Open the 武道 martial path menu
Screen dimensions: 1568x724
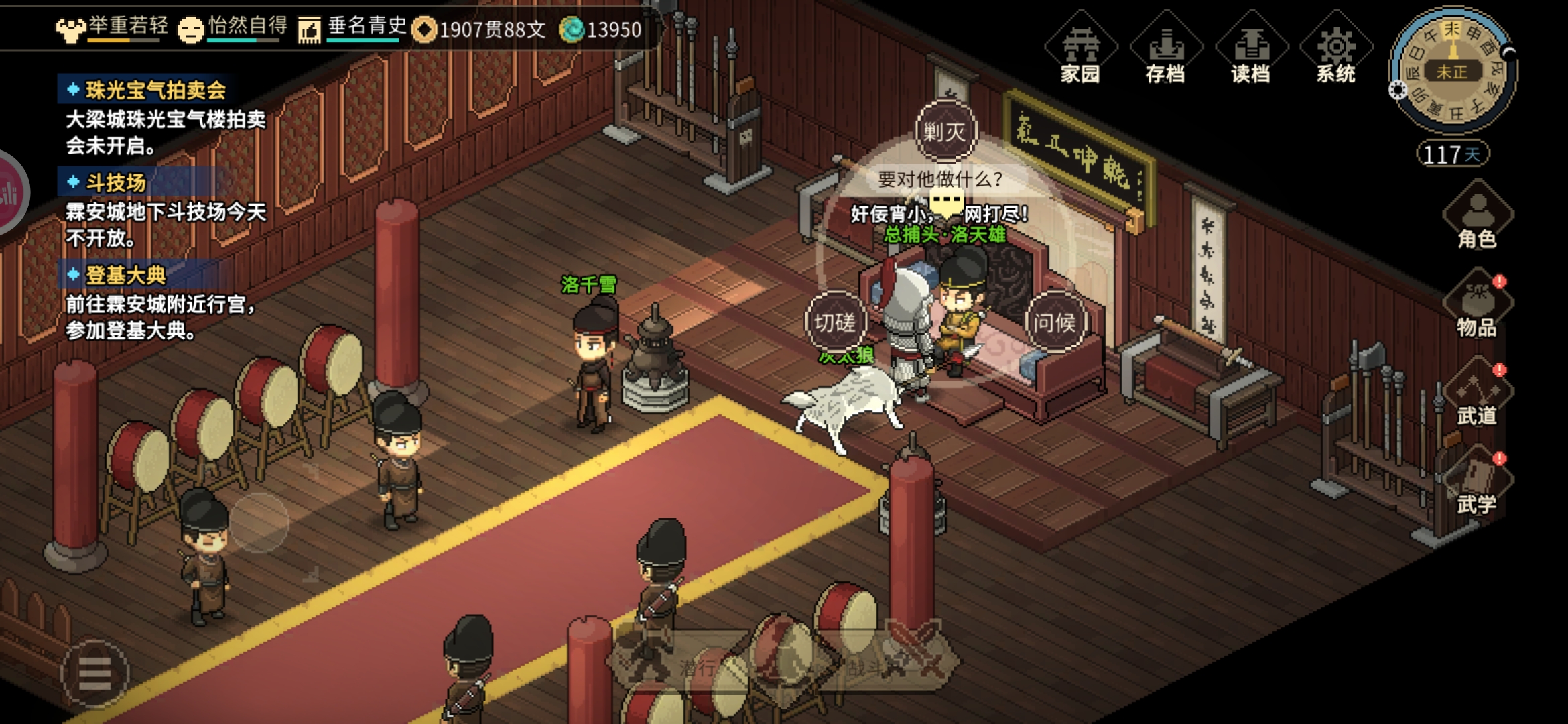[x=1477, y=396]
